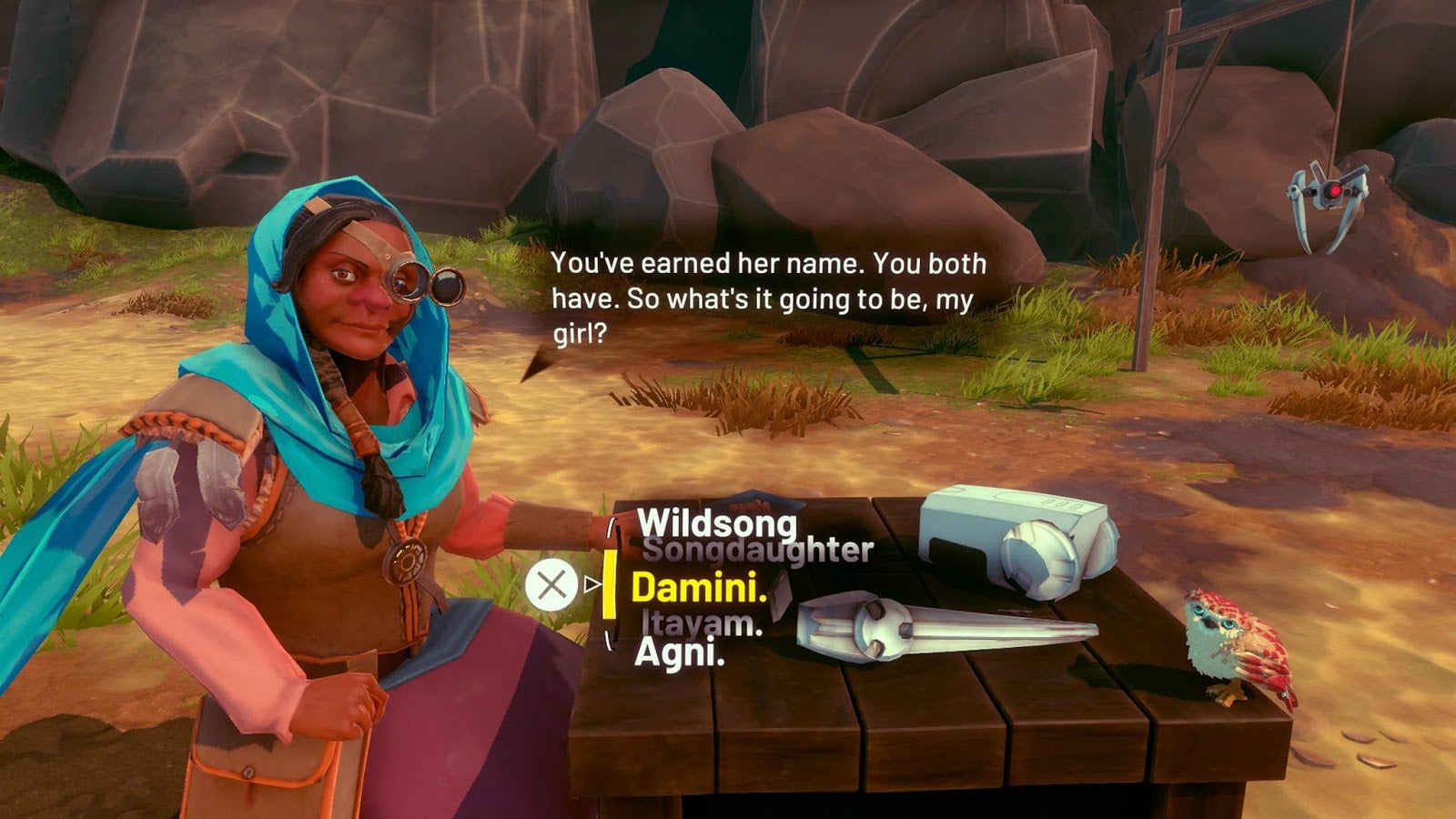Pick Songdaughter as the name
Viewport: 1456px width, 819px height.
coord(757,551)
